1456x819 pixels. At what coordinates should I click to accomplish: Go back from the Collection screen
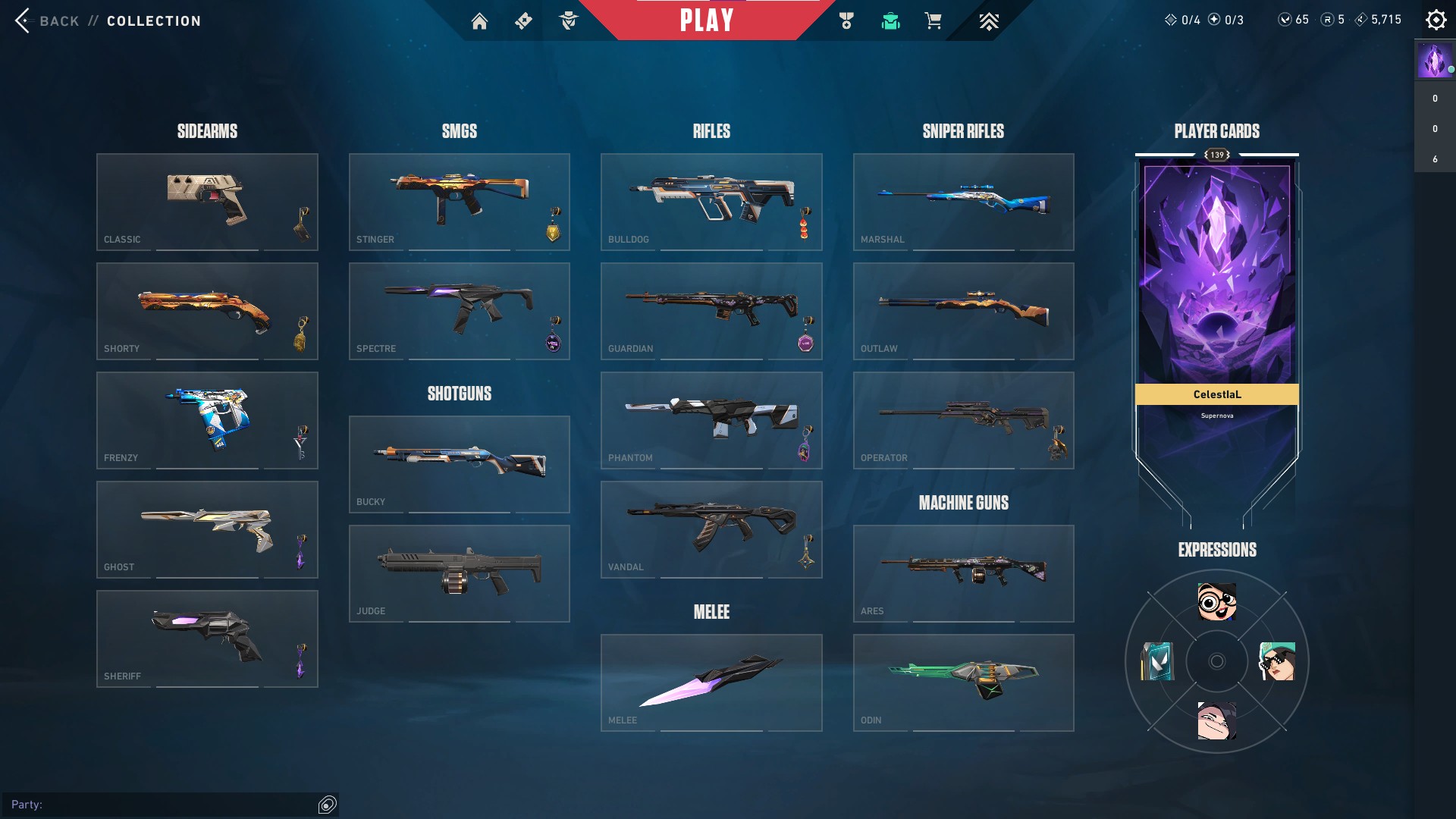pos(45,20)
